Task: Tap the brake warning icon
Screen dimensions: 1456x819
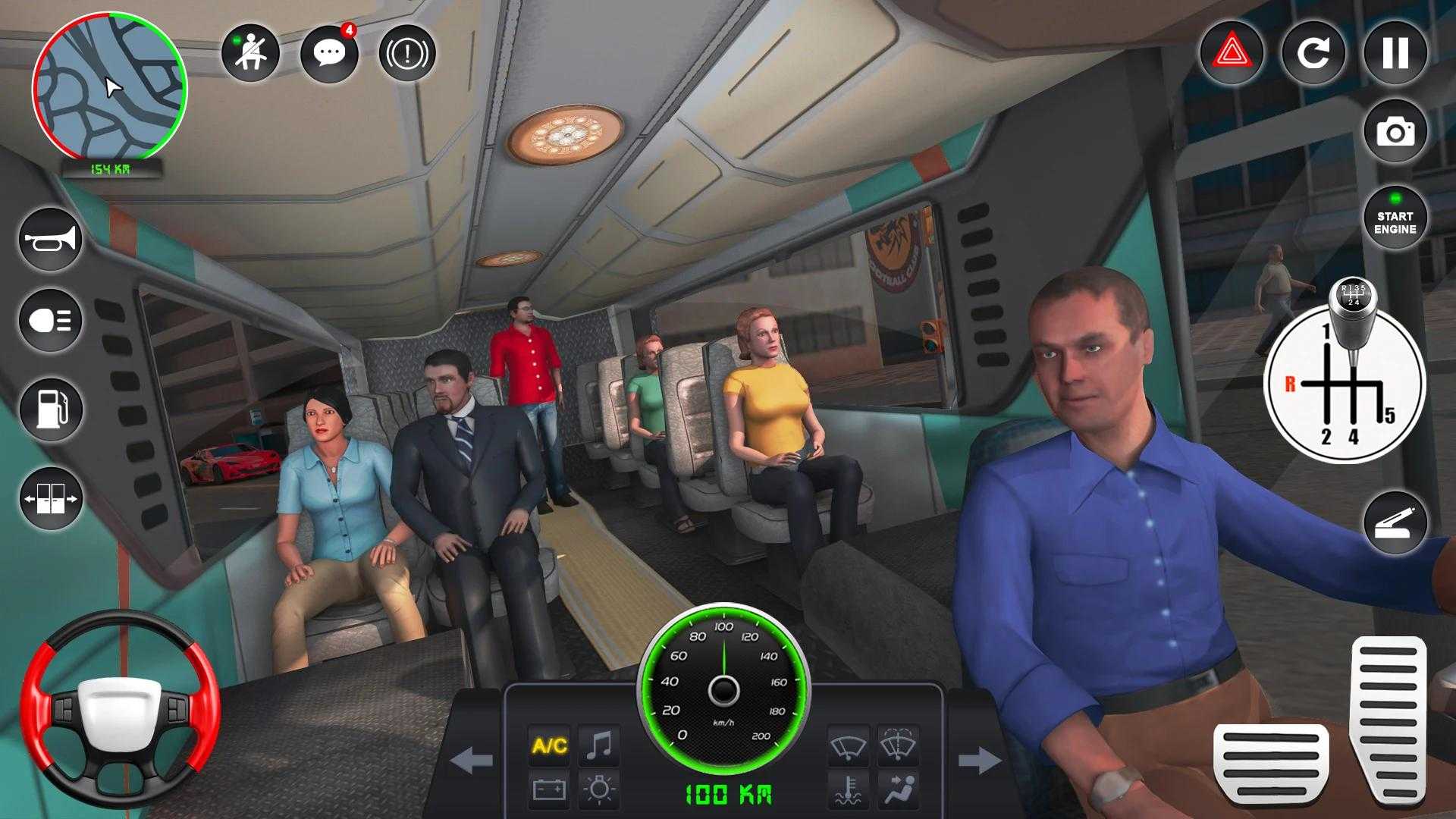Action: pyautogui.click(x=407, y=53)
